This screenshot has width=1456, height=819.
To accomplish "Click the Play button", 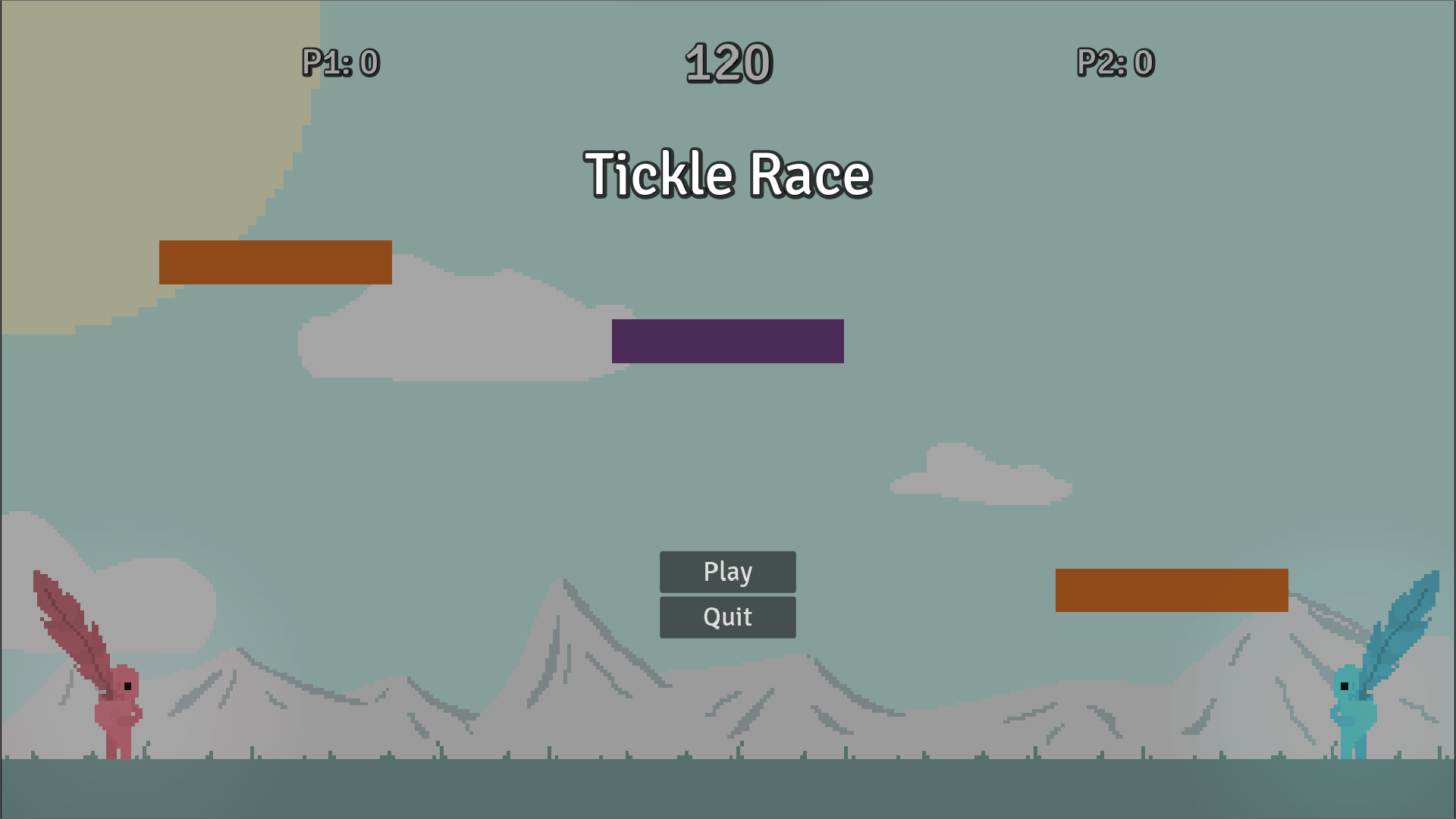I will point(727,572).
